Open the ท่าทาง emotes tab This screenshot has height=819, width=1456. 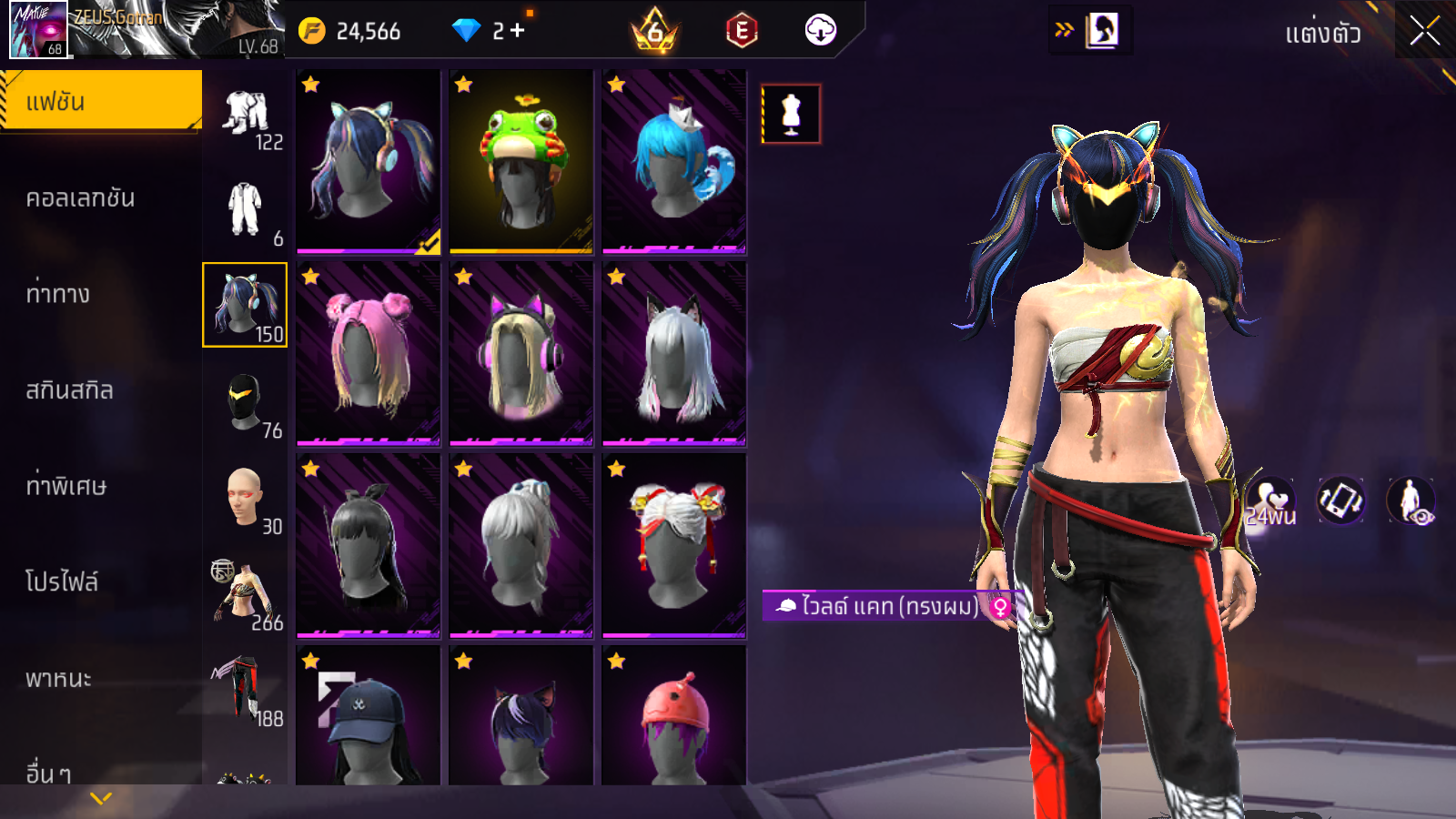click(58, 294)
